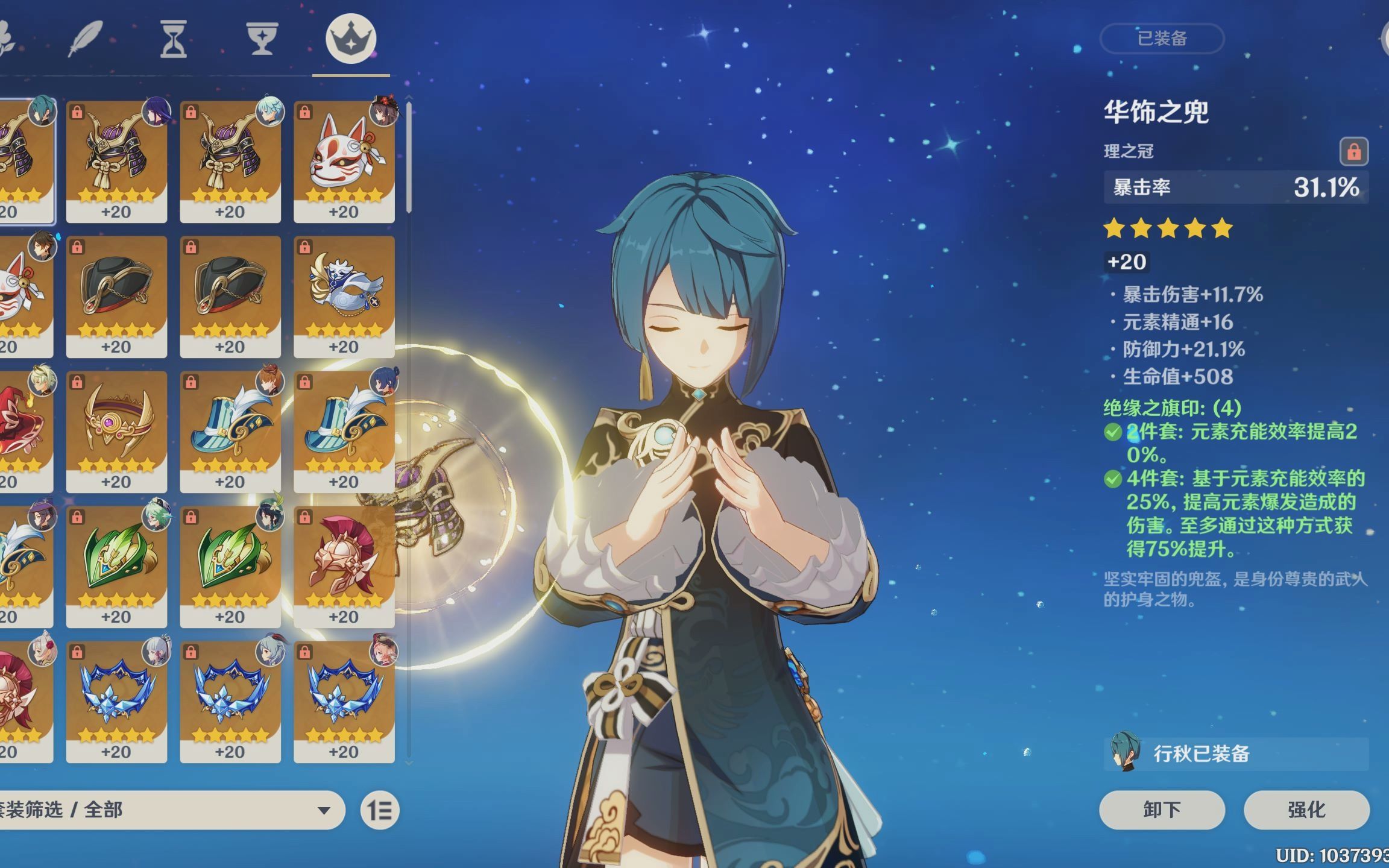
Task: Open the 套装筛选 set filter dropdown
Action: pyautogui.click(x=169, y=810)
